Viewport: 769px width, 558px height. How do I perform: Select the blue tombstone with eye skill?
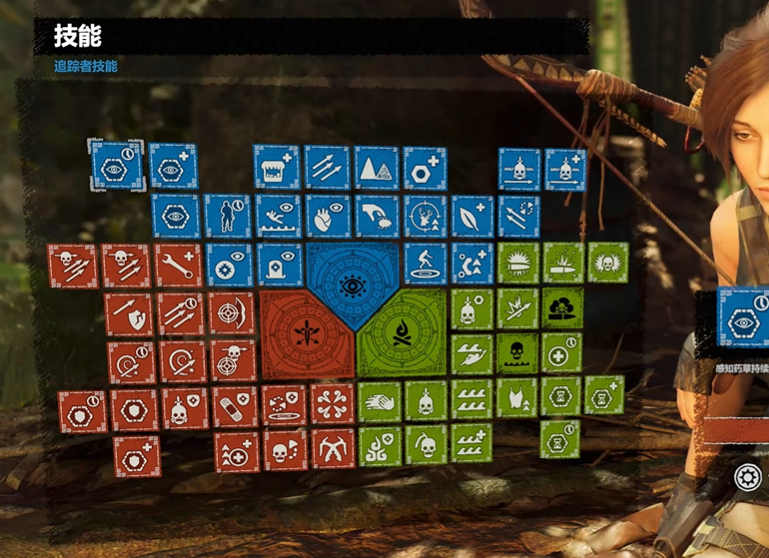(x=278, y=265)
